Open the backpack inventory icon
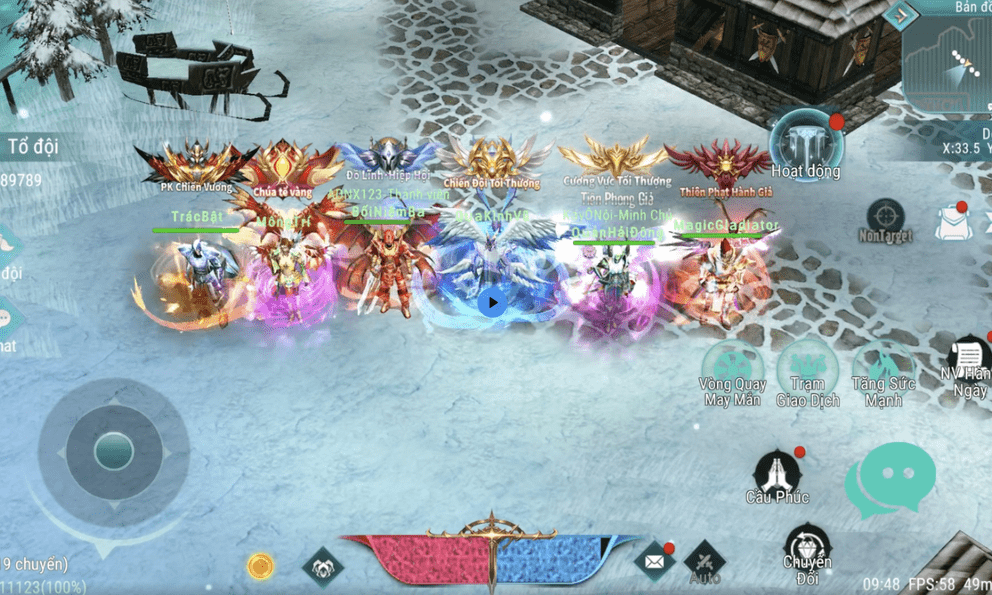The image size is (992, 595). (x=955, y=222)
